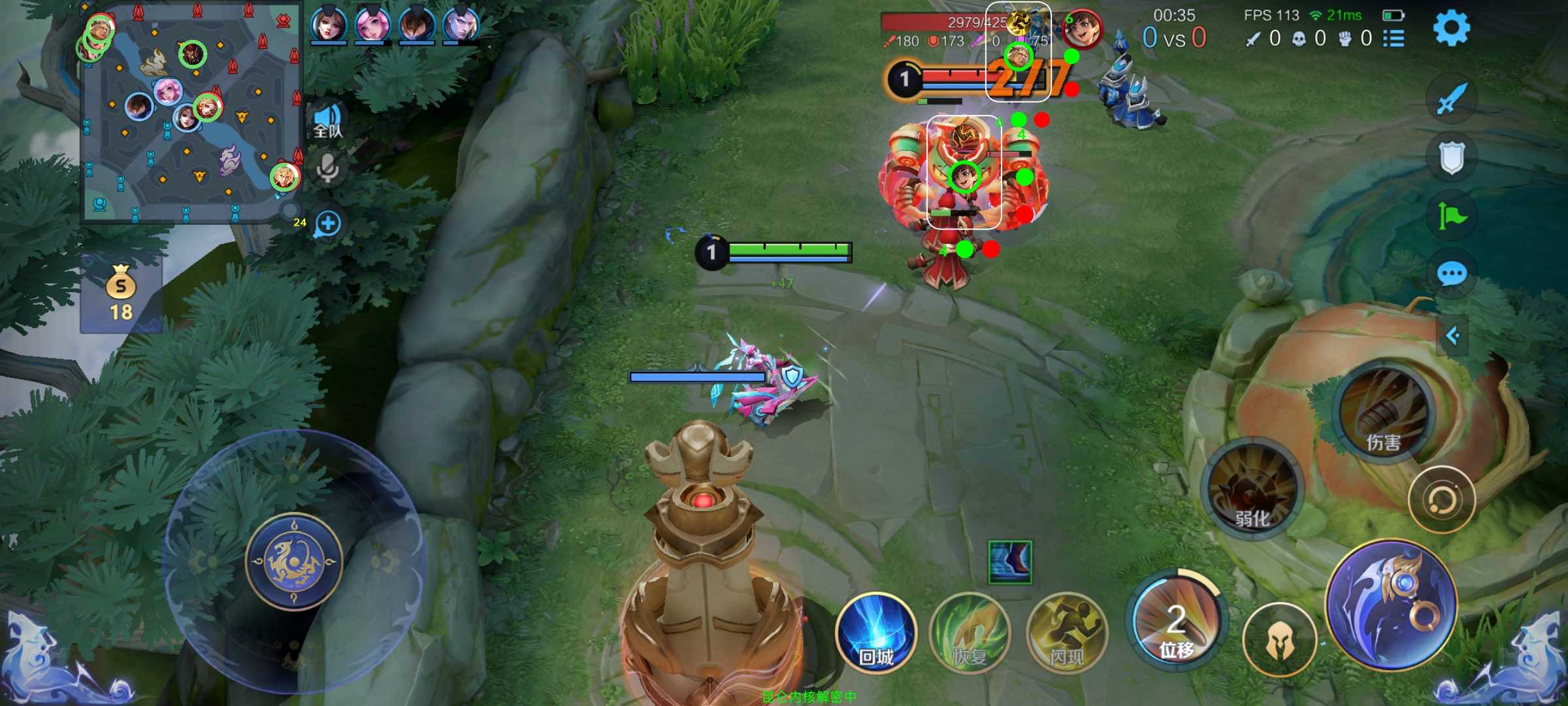Viewport: 1568px width, 706px height.
Task: Click the minimap
Action: click(189, 112)
